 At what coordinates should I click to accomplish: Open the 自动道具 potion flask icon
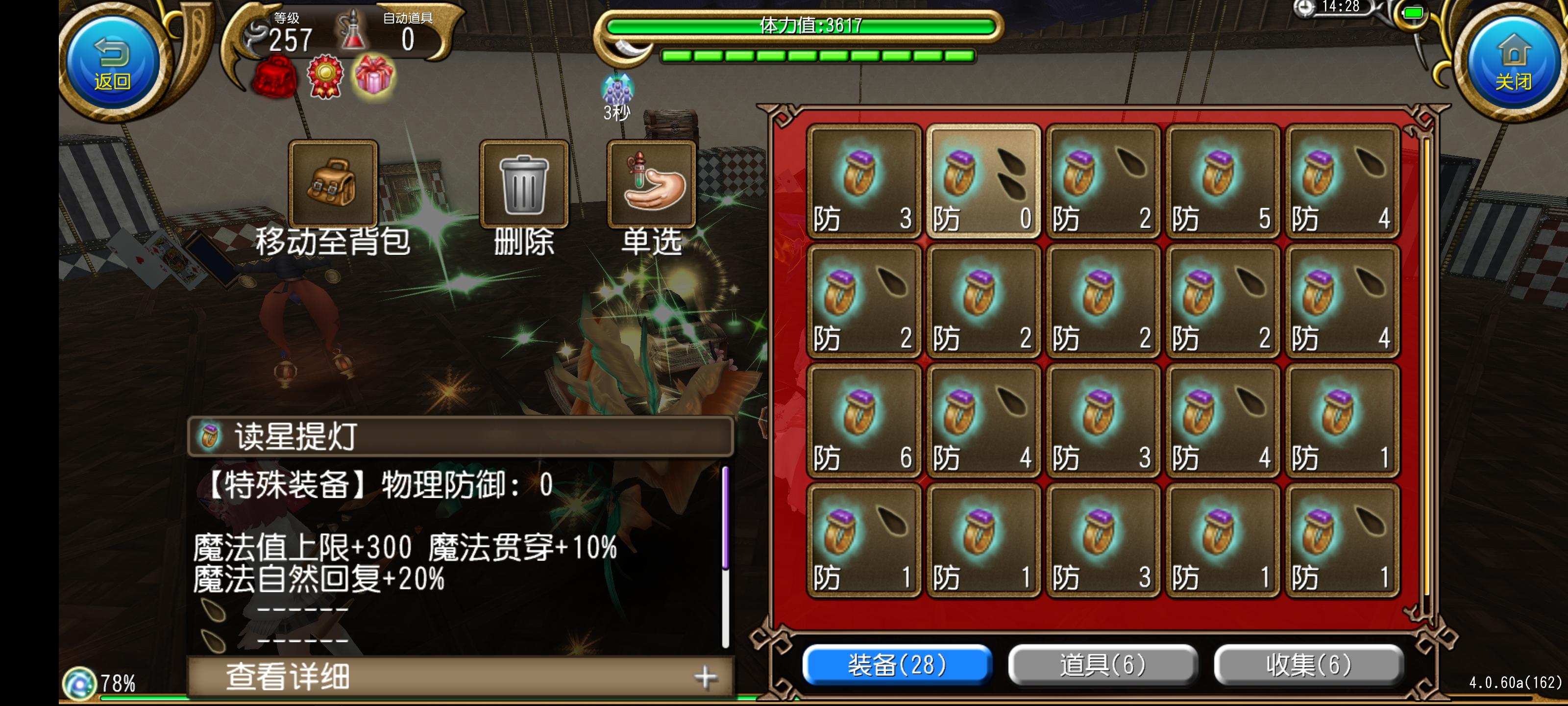pos(353,30)
